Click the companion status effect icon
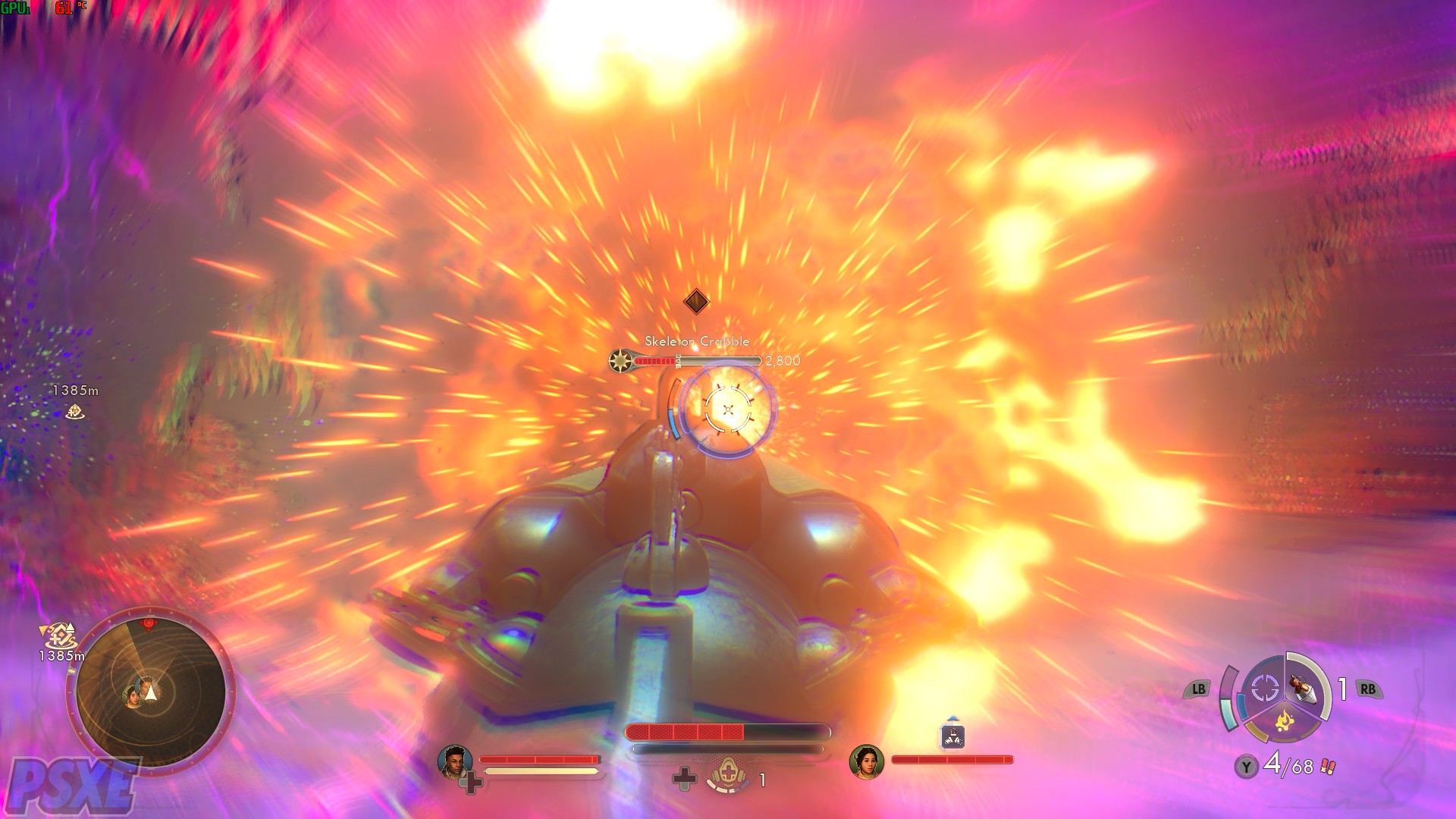The height and width of the screenshot is (819, 1456). (952, 736)
